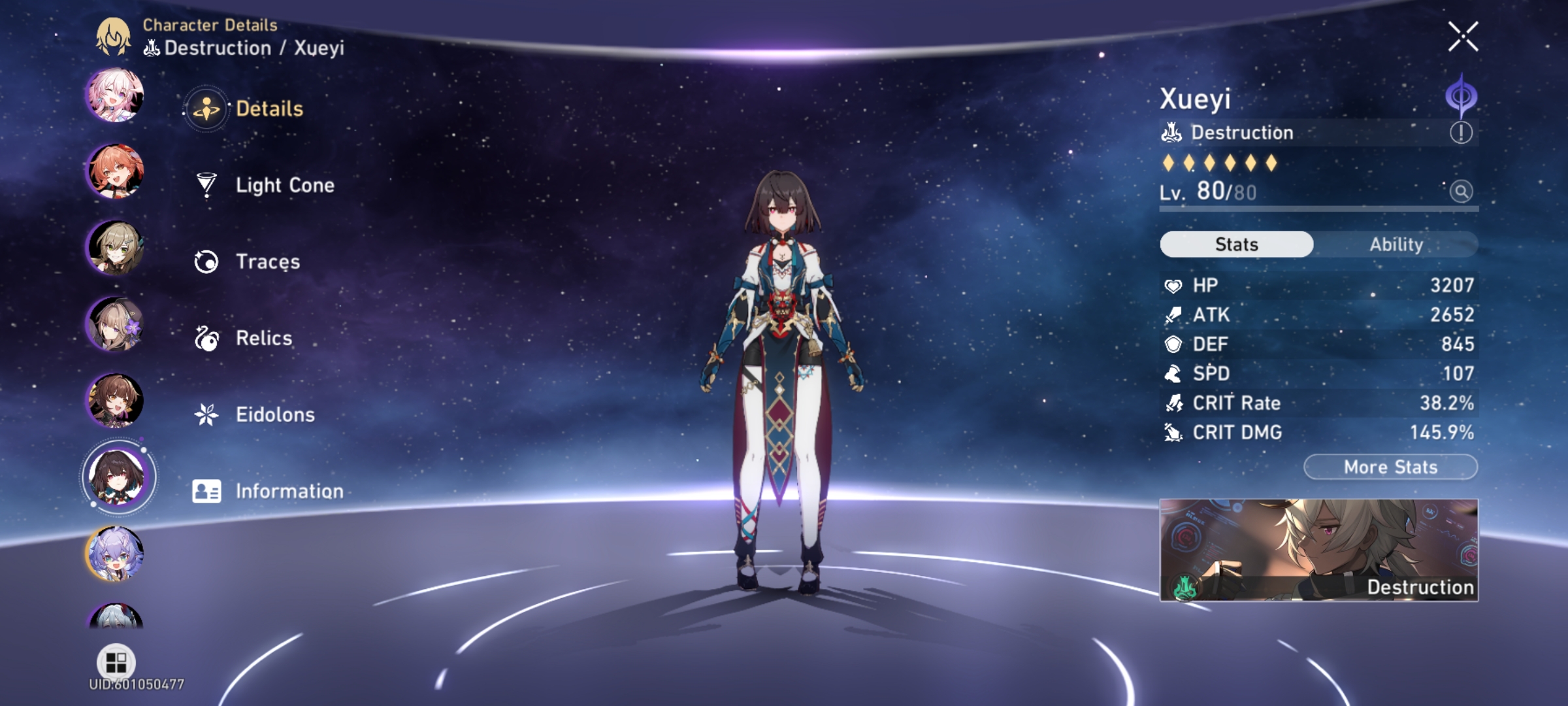
Task: Click the Details compass icon
Action: point(206,108)
